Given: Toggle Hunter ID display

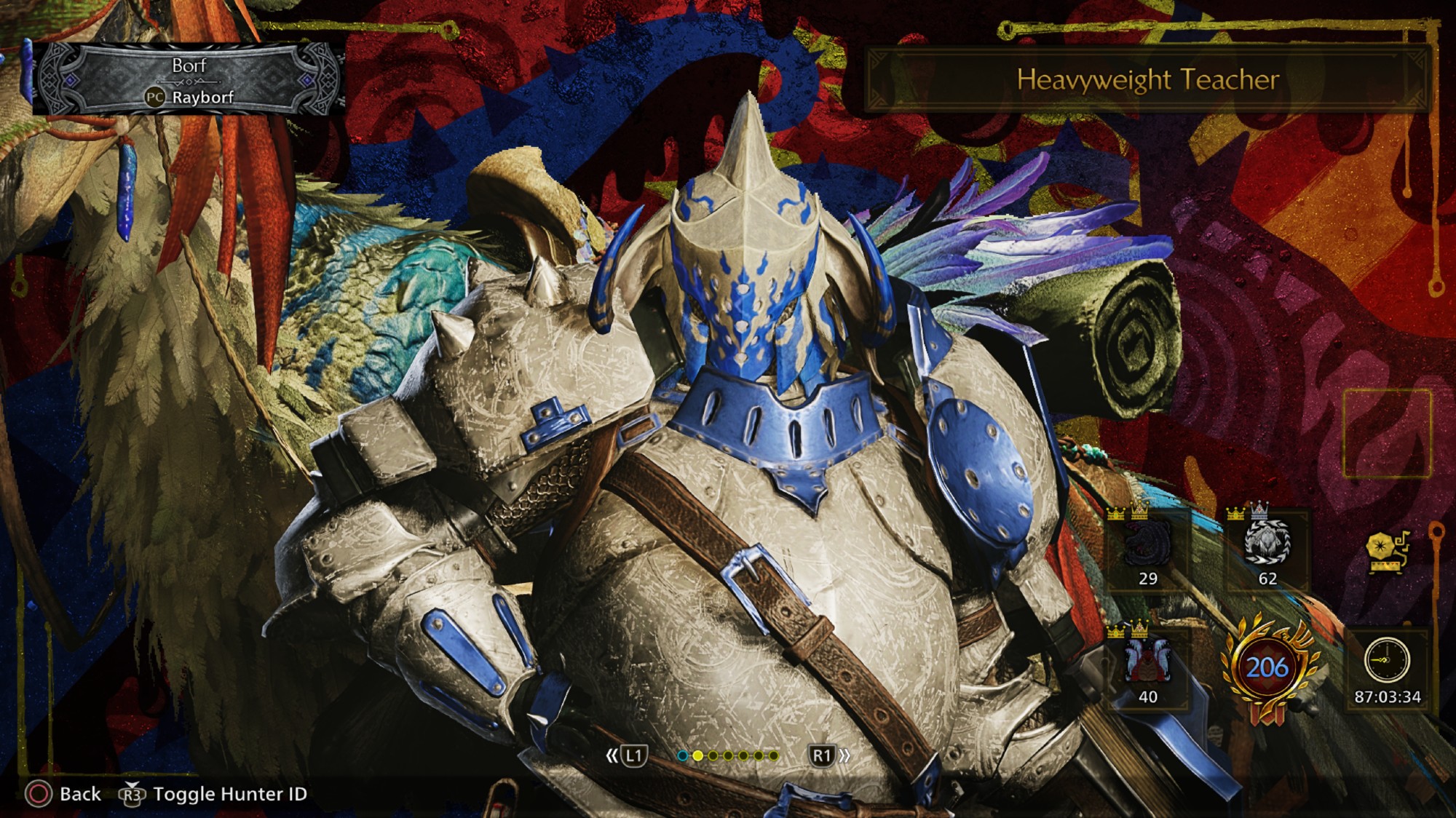Looking at the screenshot, I should click(x=229, y=793).
